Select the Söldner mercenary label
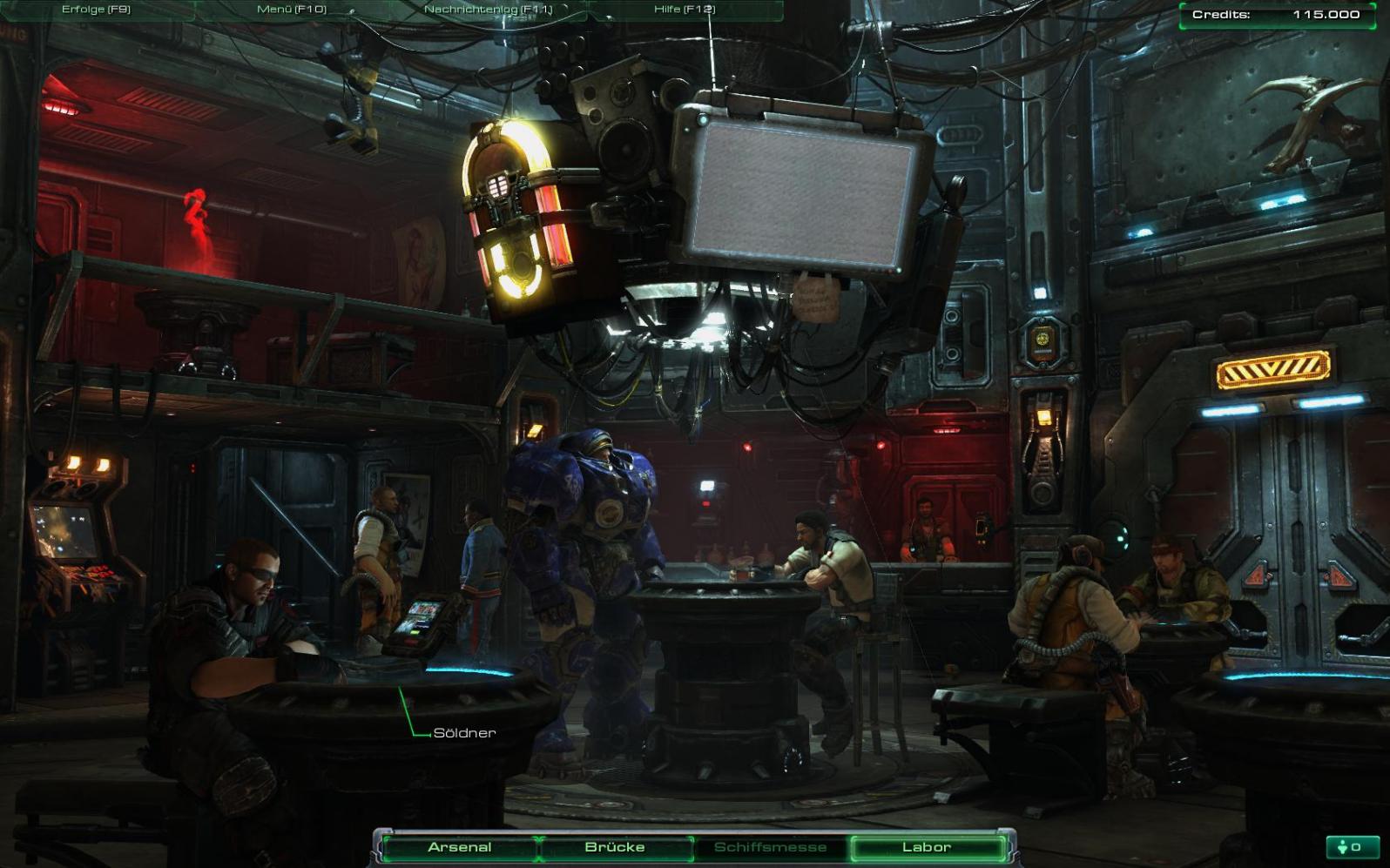Image resolution: width=1390 pixels, height=868 pixels. 464,733
